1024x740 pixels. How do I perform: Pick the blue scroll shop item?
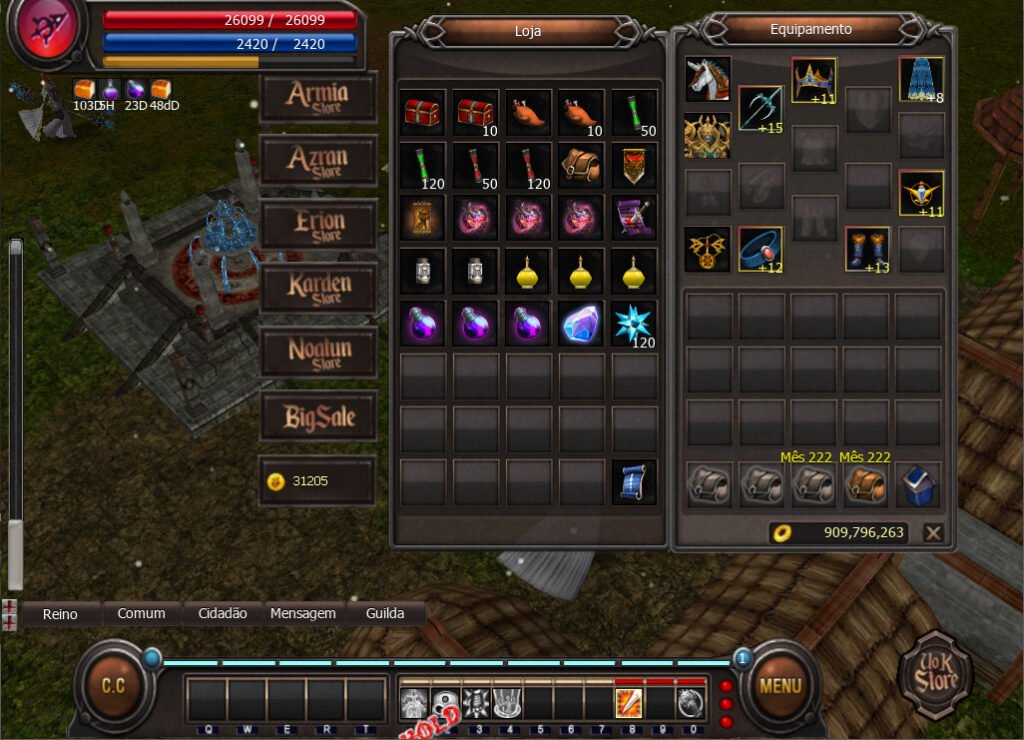[x=634, y=482]
